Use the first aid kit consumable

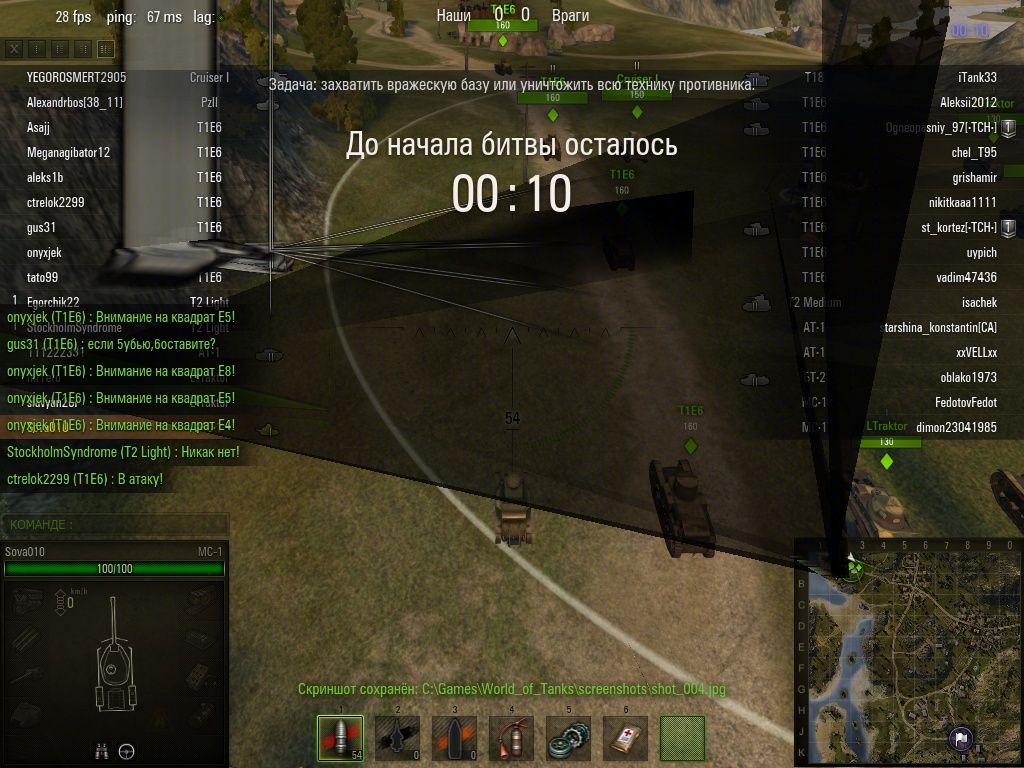pyautogui.click(x=625, y=739)
